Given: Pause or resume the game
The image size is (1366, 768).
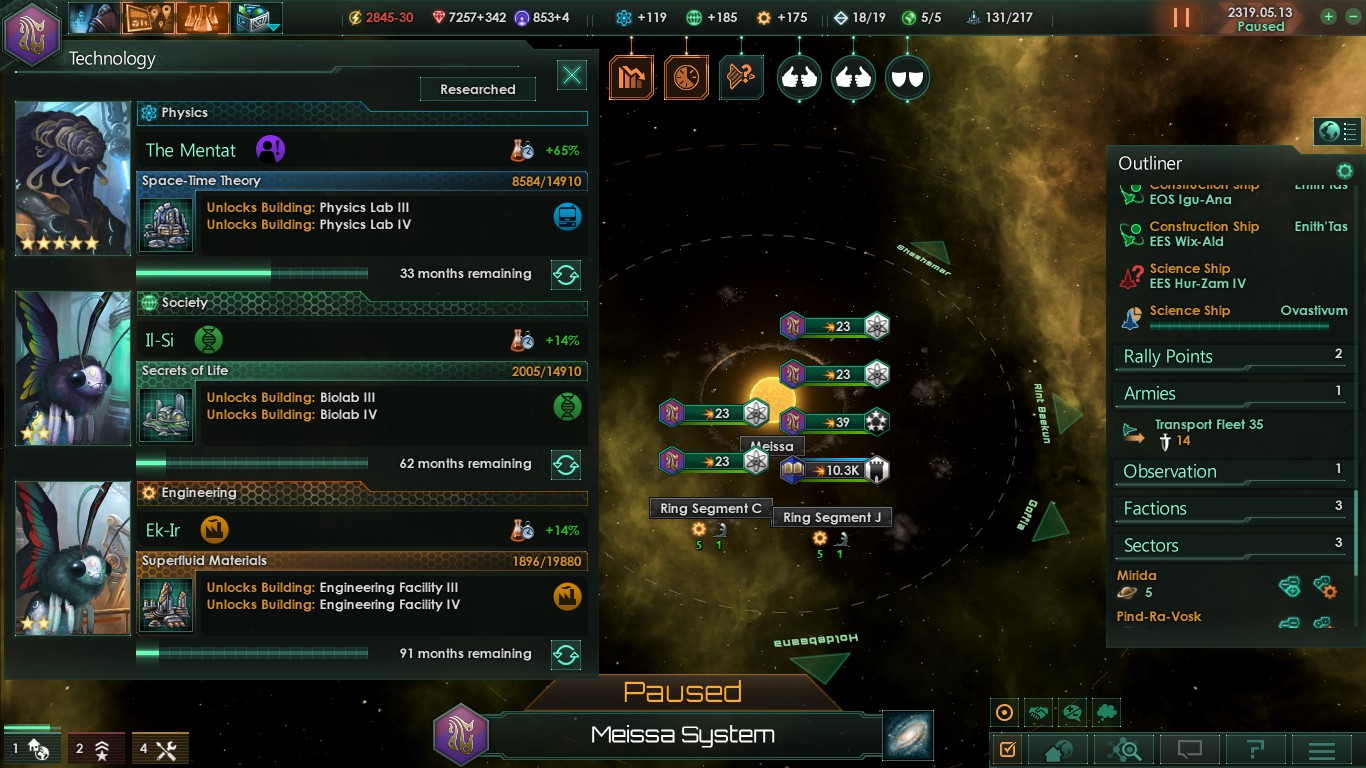Looking at the screenshot, I should coord(1181,17).
